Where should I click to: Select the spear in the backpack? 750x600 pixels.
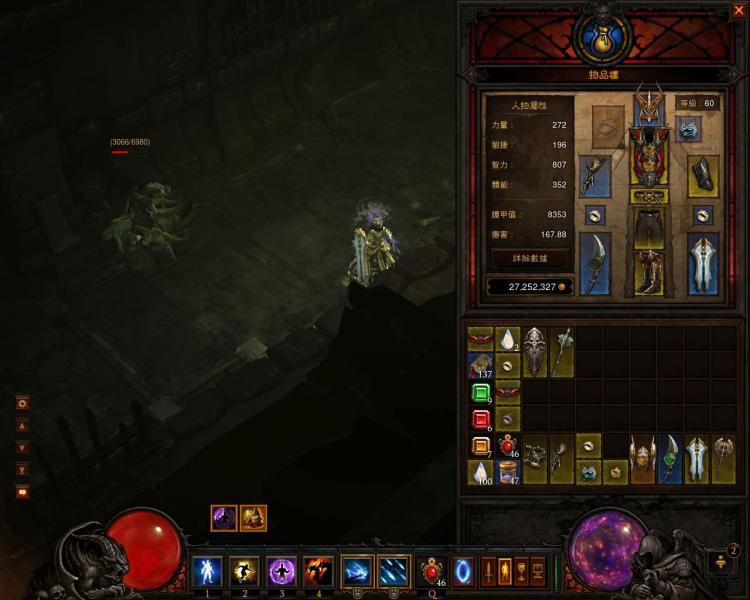(562, 352)
